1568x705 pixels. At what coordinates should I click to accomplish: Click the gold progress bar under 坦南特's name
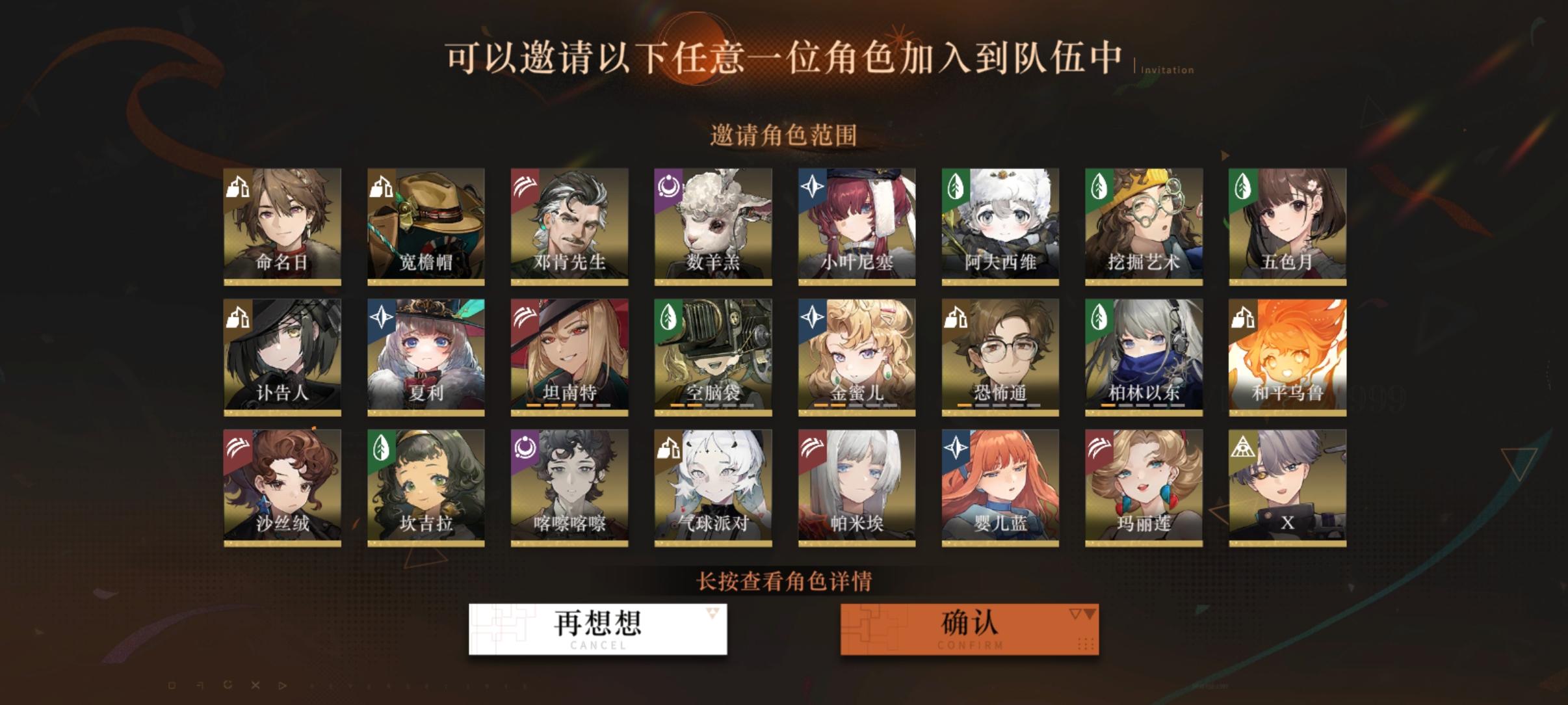(569, 405)
